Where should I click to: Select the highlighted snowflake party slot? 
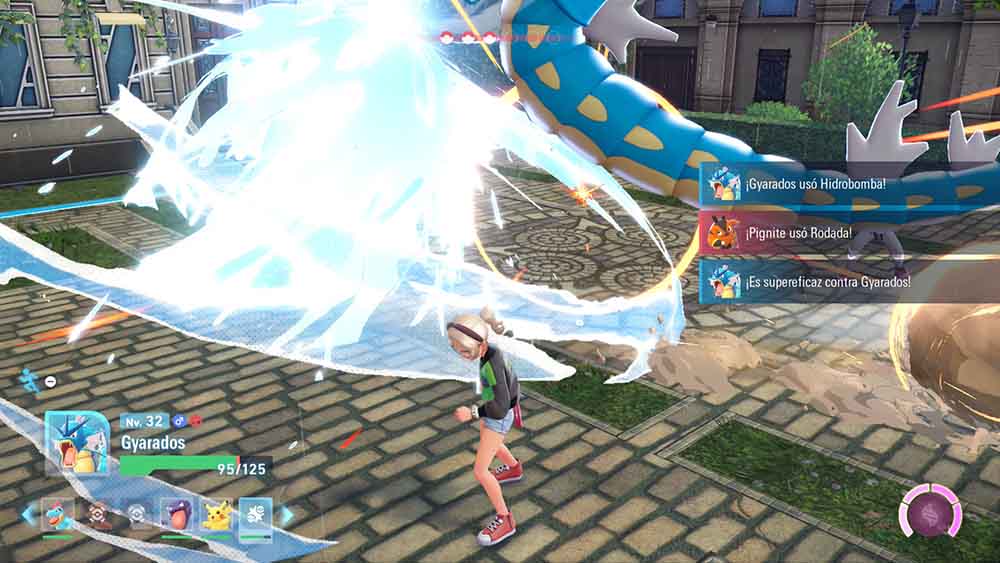[255, 514]
